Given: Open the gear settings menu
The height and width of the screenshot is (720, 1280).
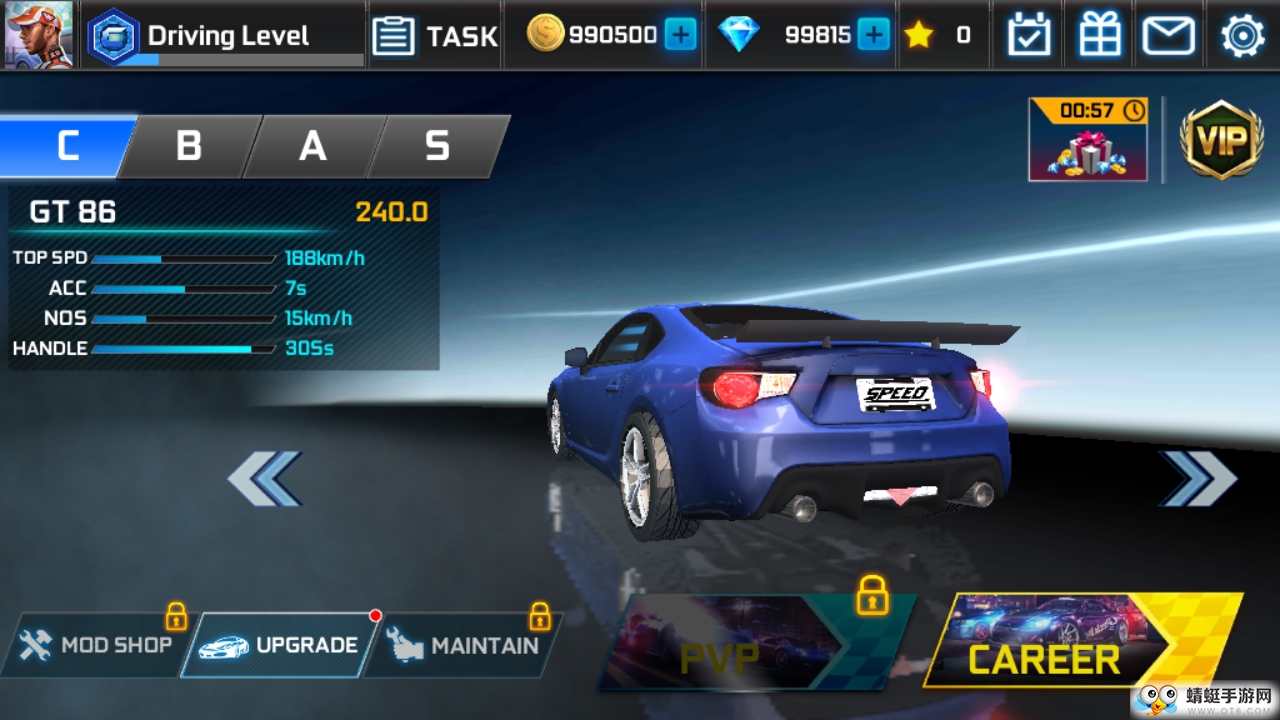Looking at the screenshot, I should (1242, 35).
